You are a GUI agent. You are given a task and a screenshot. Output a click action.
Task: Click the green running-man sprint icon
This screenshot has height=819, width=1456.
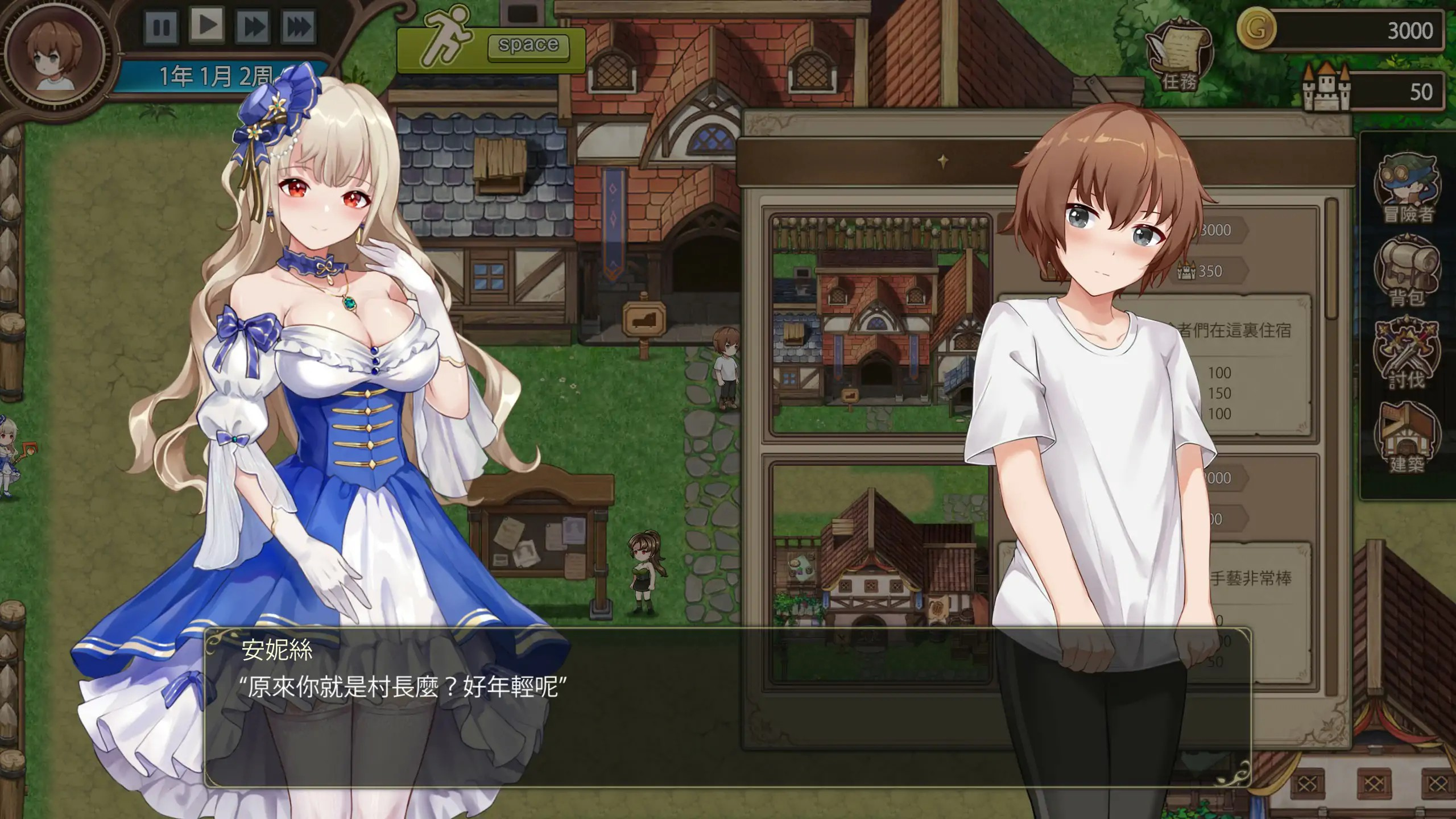point(449,37)
